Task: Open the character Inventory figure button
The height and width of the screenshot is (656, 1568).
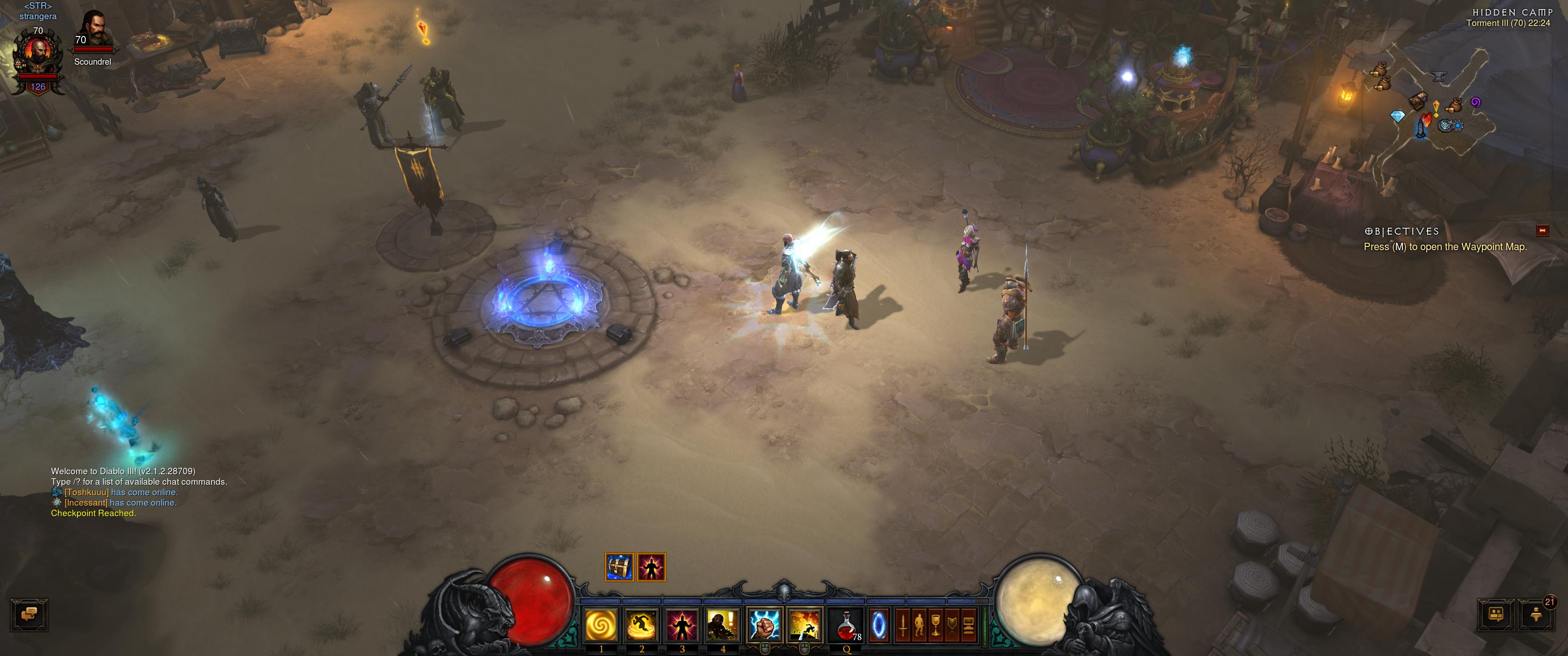Action: tap(919, 625)
